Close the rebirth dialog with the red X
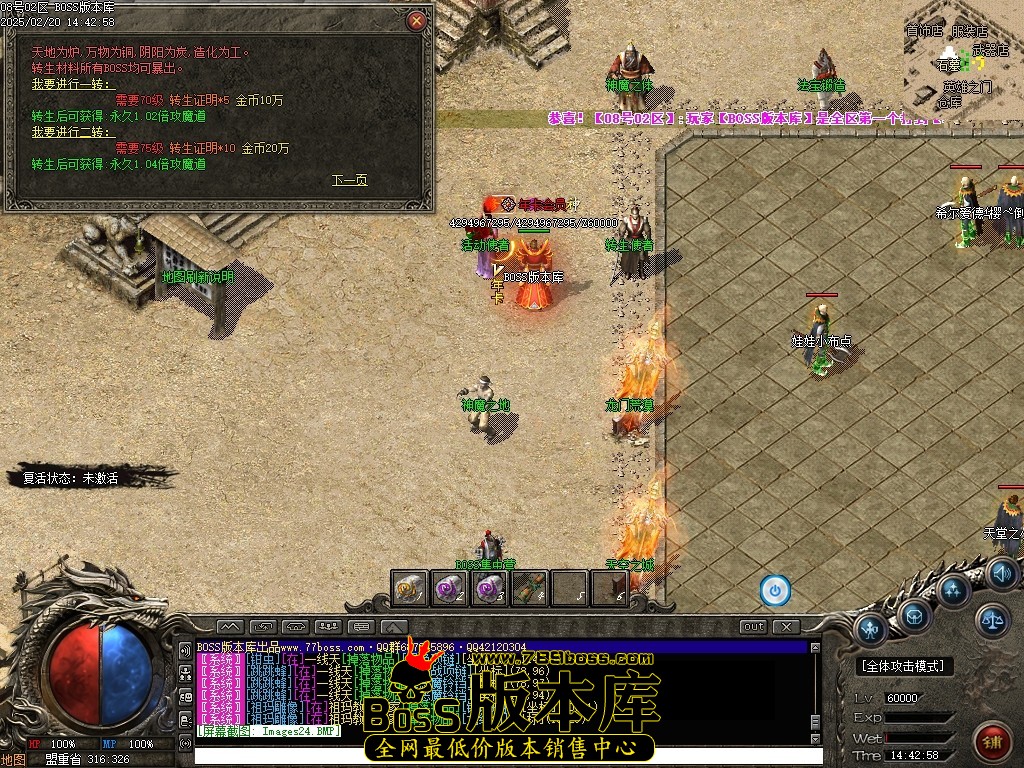The width and height of the screenshot is (1024, 768). (417, 20)
